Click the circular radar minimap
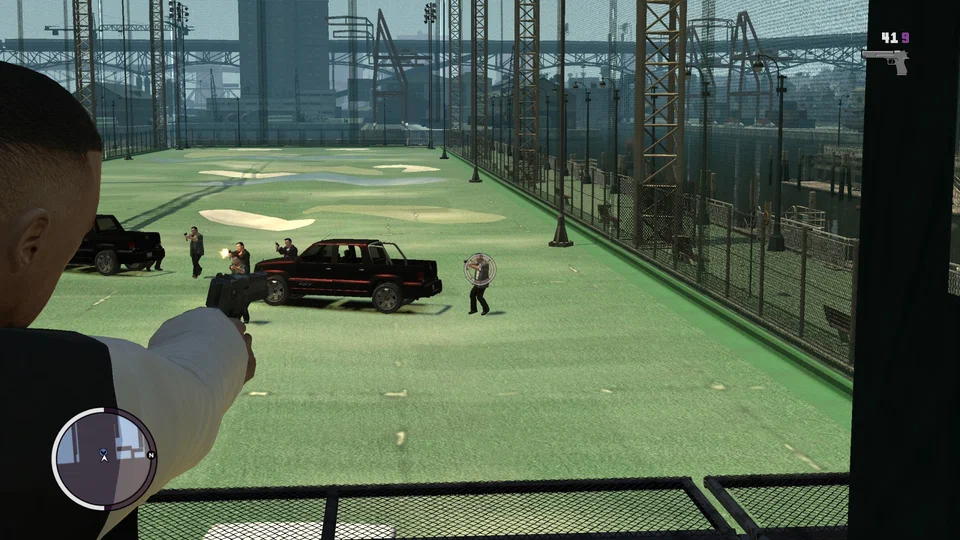This screenshot has width=960, height=540. pyautogui.click(x=104, y=458)
